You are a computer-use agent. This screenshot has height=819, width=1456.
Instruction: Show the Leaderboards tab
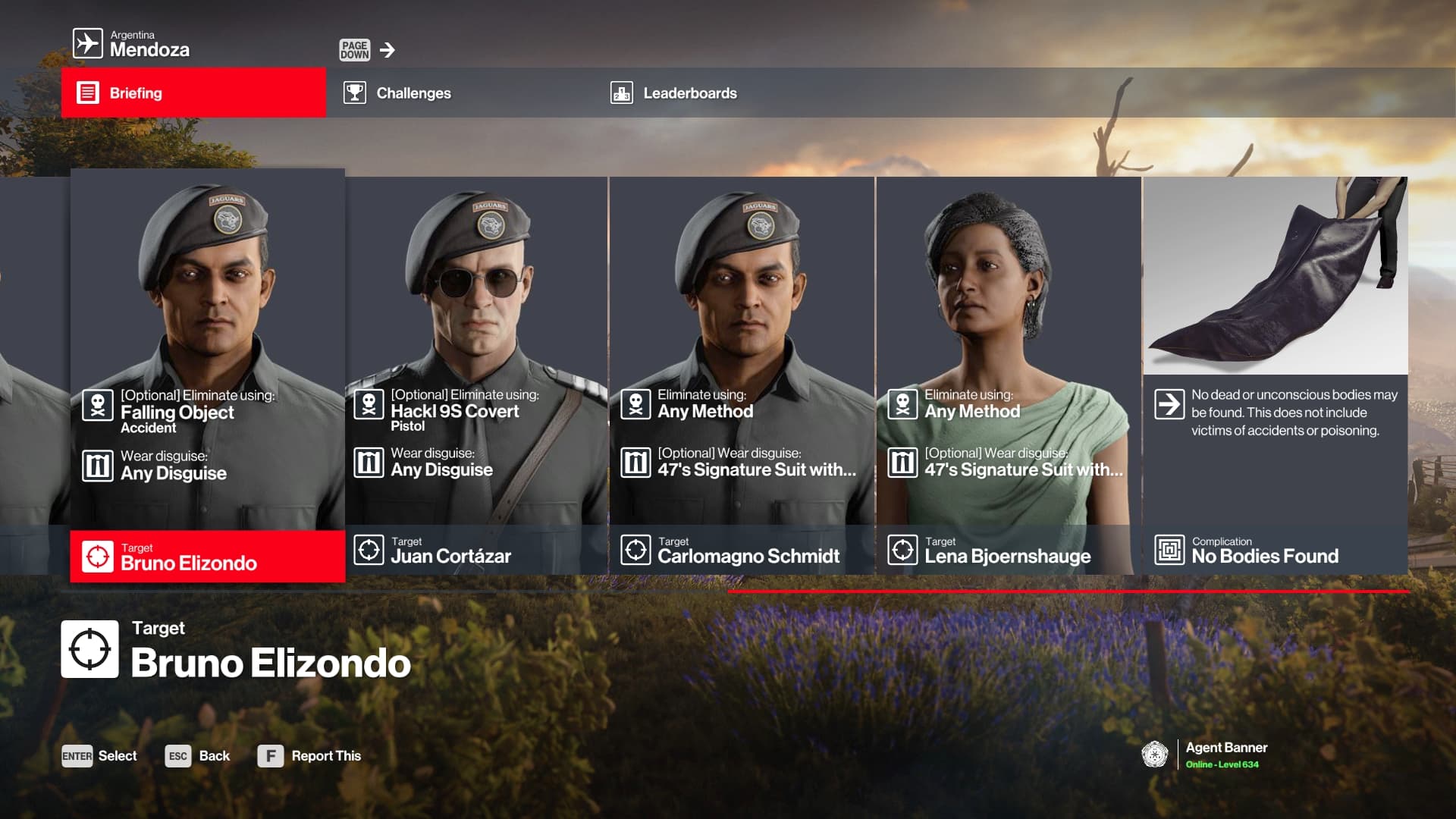tap(689, 93)
